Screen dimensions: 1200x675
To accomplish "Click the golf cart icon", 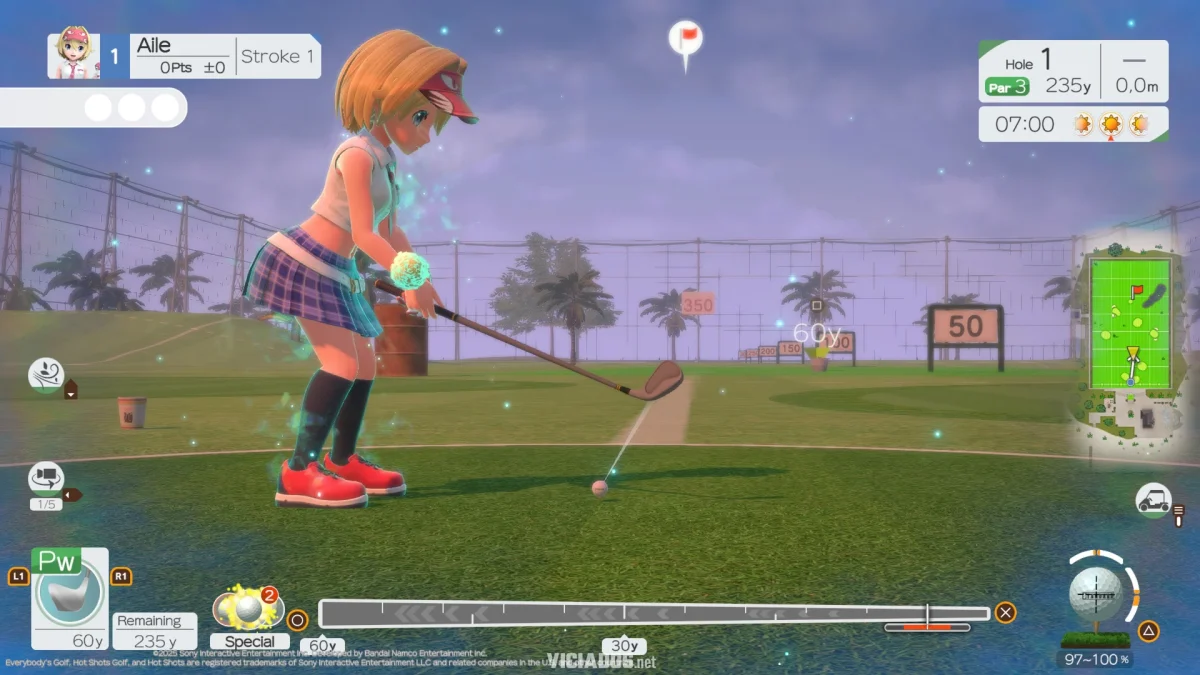I will 1153,498.
